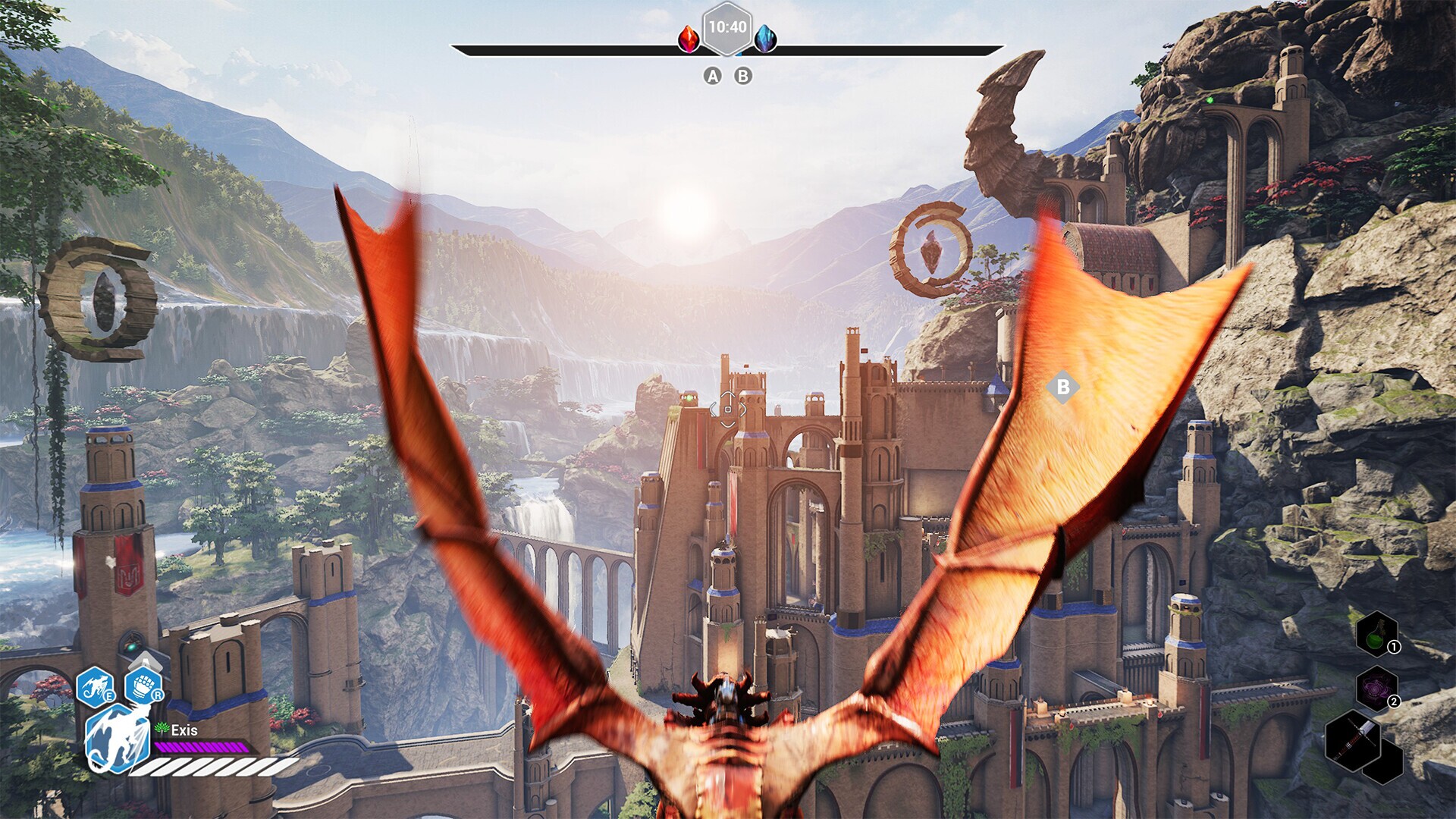The height and width of the screenshot is (819, 1456).
Task: Use the green potion item in slot 1
Action: 1376,636
